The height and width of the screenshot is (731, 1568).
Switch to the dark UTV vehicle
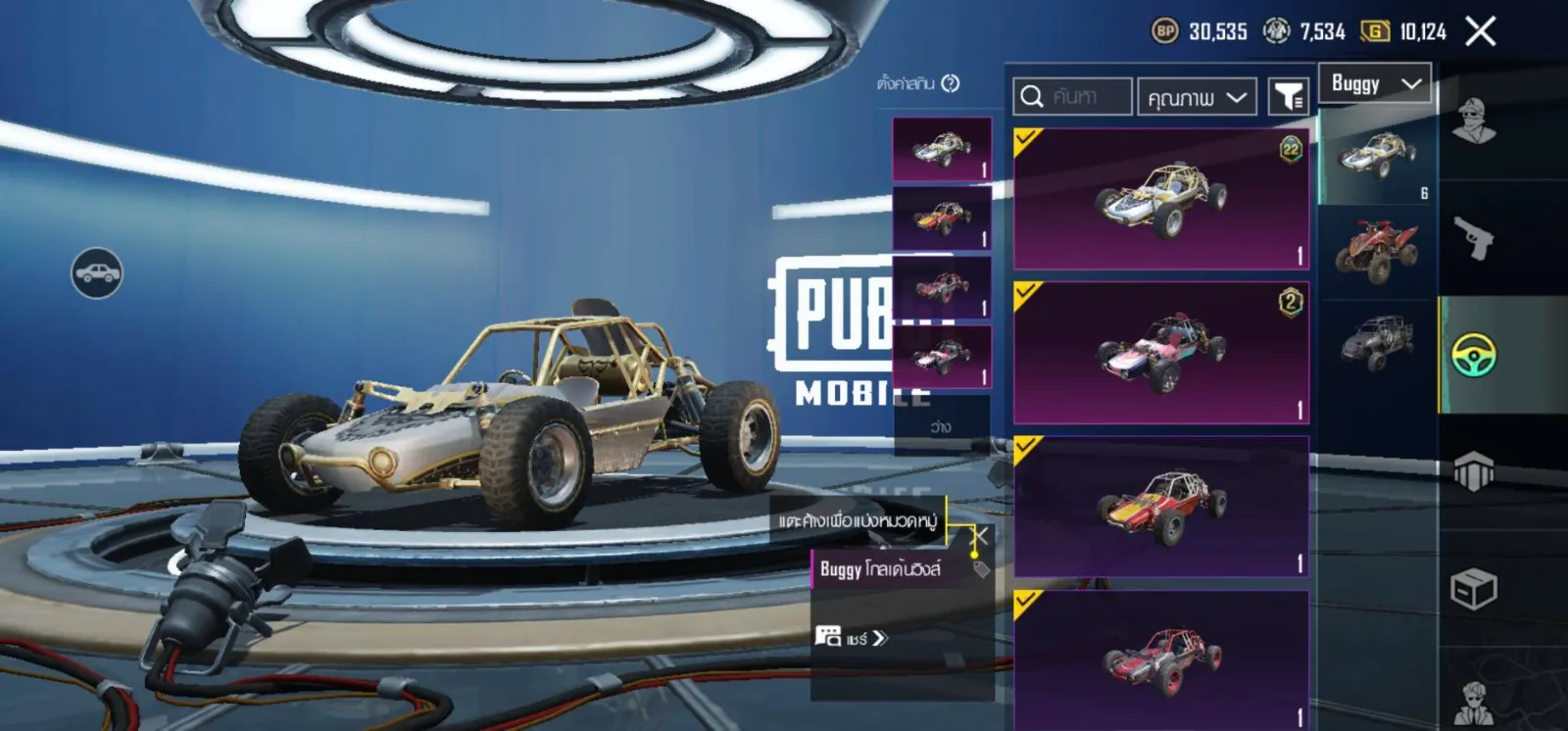pos(1377,343)
